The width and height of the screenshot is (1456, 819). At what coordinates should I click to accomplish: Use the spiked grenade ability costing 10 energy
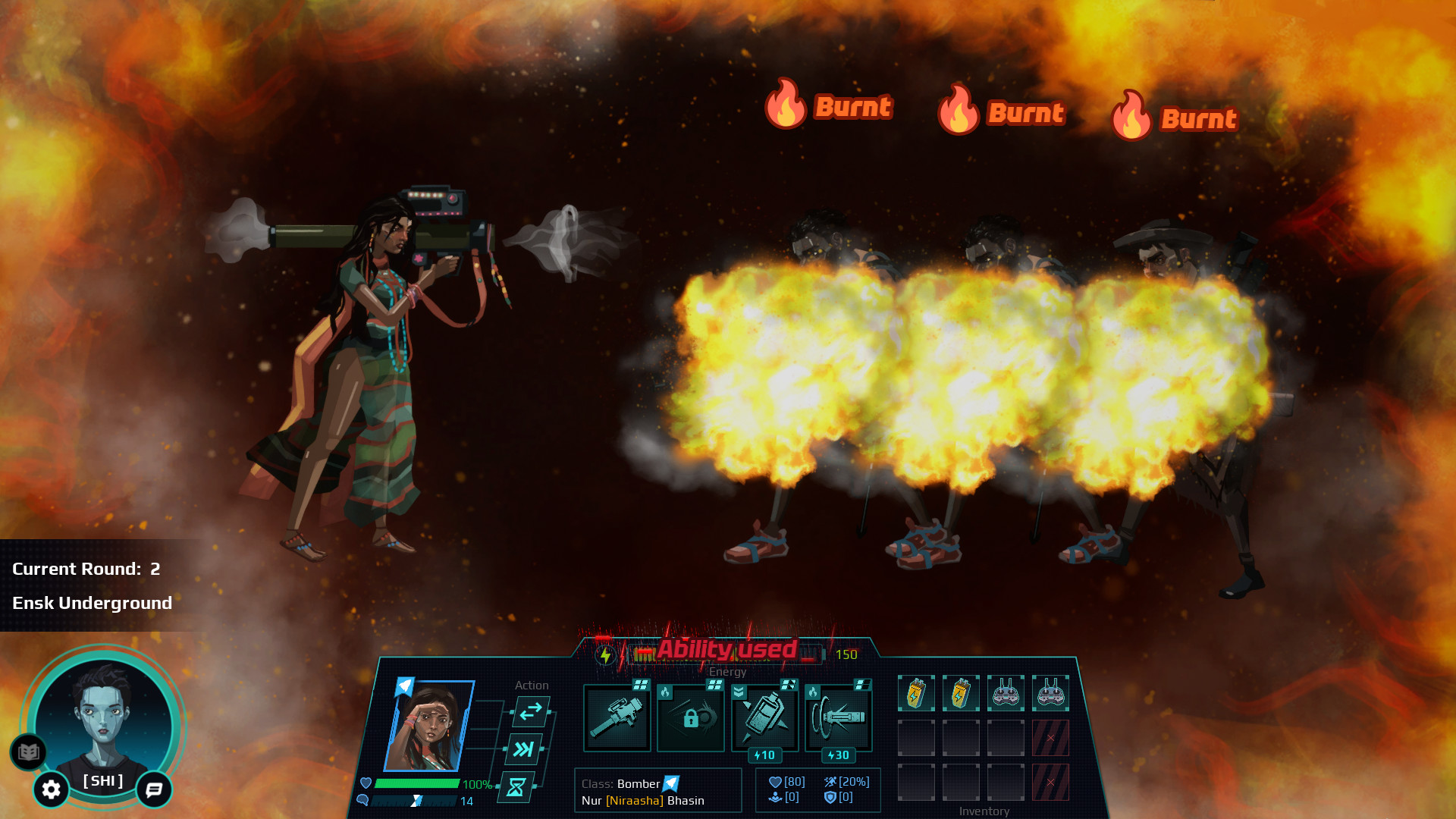tap(764, 715)
